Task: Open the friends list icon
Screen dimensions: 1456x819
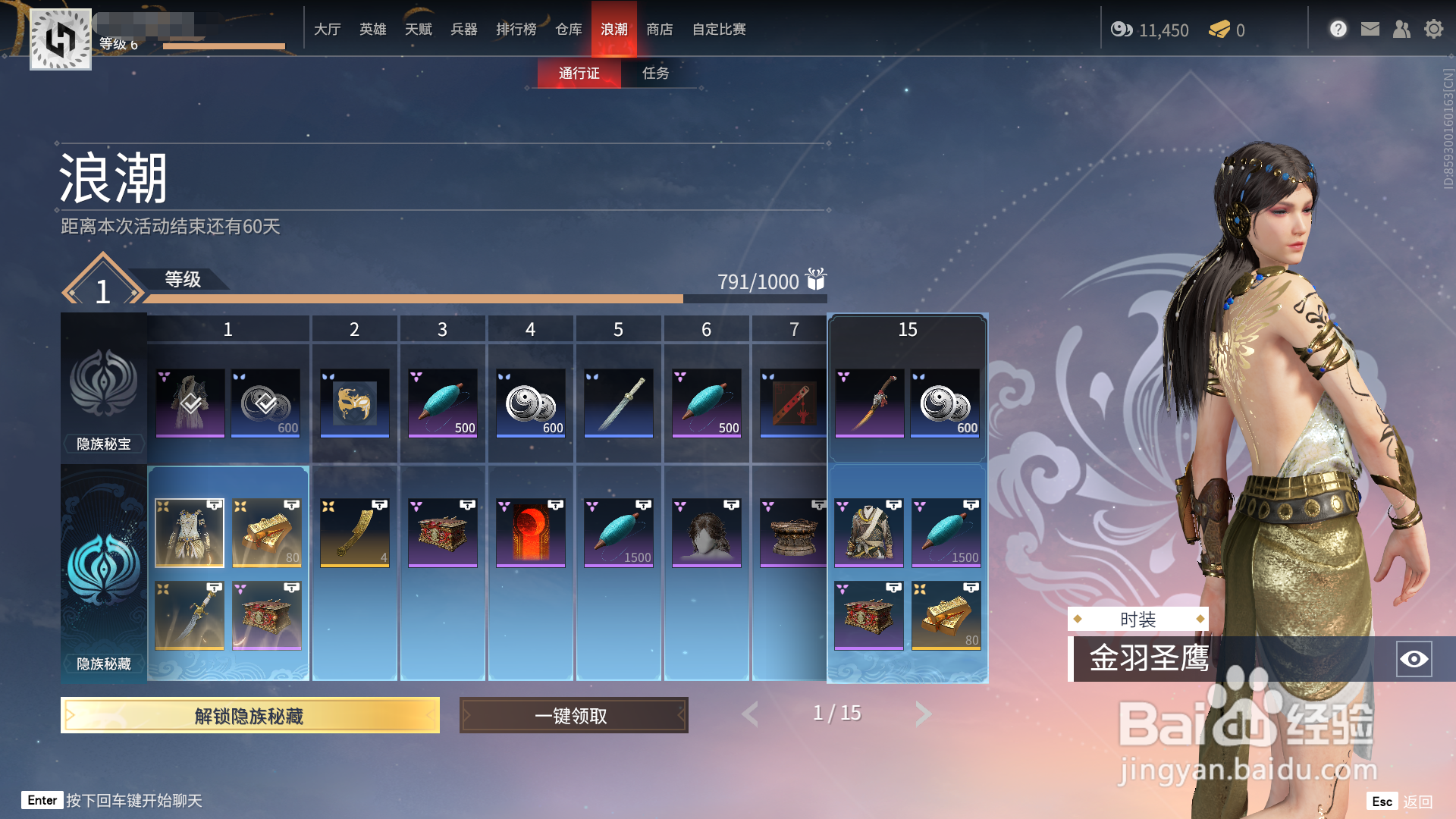Action: pyautogui.click(x=1401, y=29)
